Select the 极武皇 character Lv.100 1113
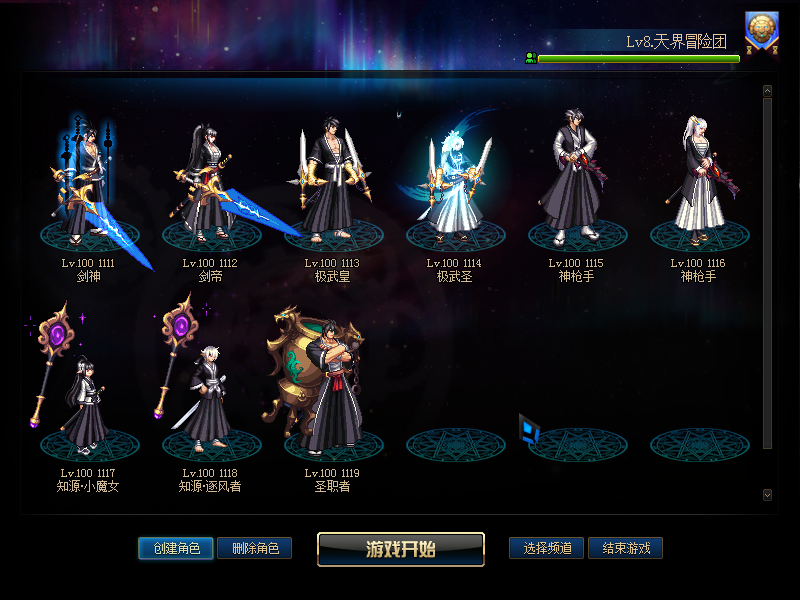Image resolution: width=800 pixels, height=600 pixels. (x=331, y=185)
